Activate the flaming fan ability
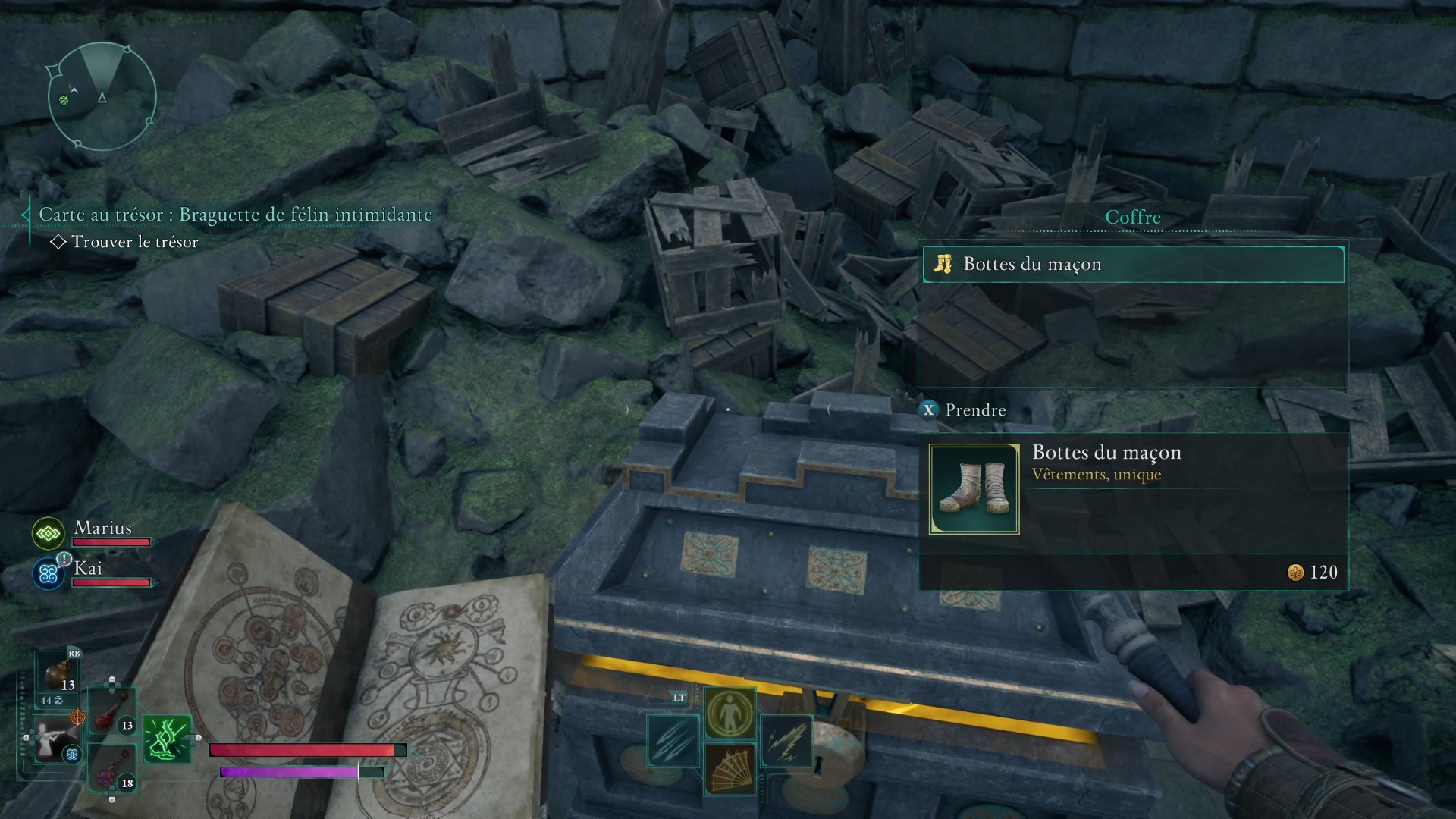The image size is (1456, 819). pos(730,769)
